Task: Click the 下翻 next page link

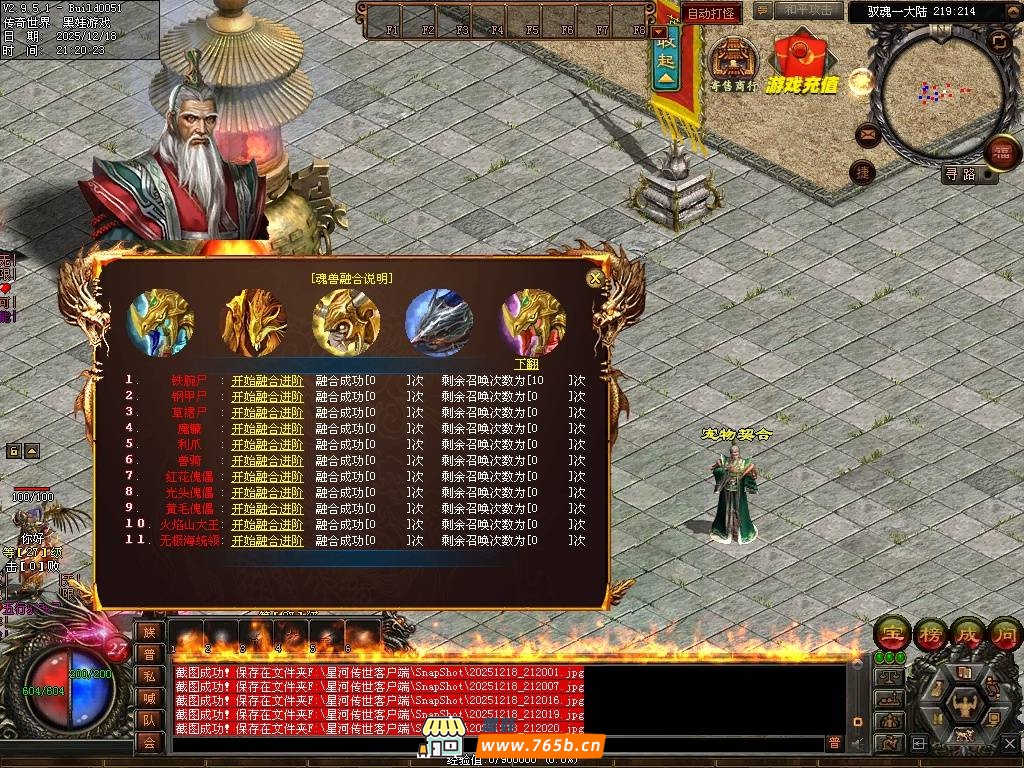Action: click(x=526, y=364)
